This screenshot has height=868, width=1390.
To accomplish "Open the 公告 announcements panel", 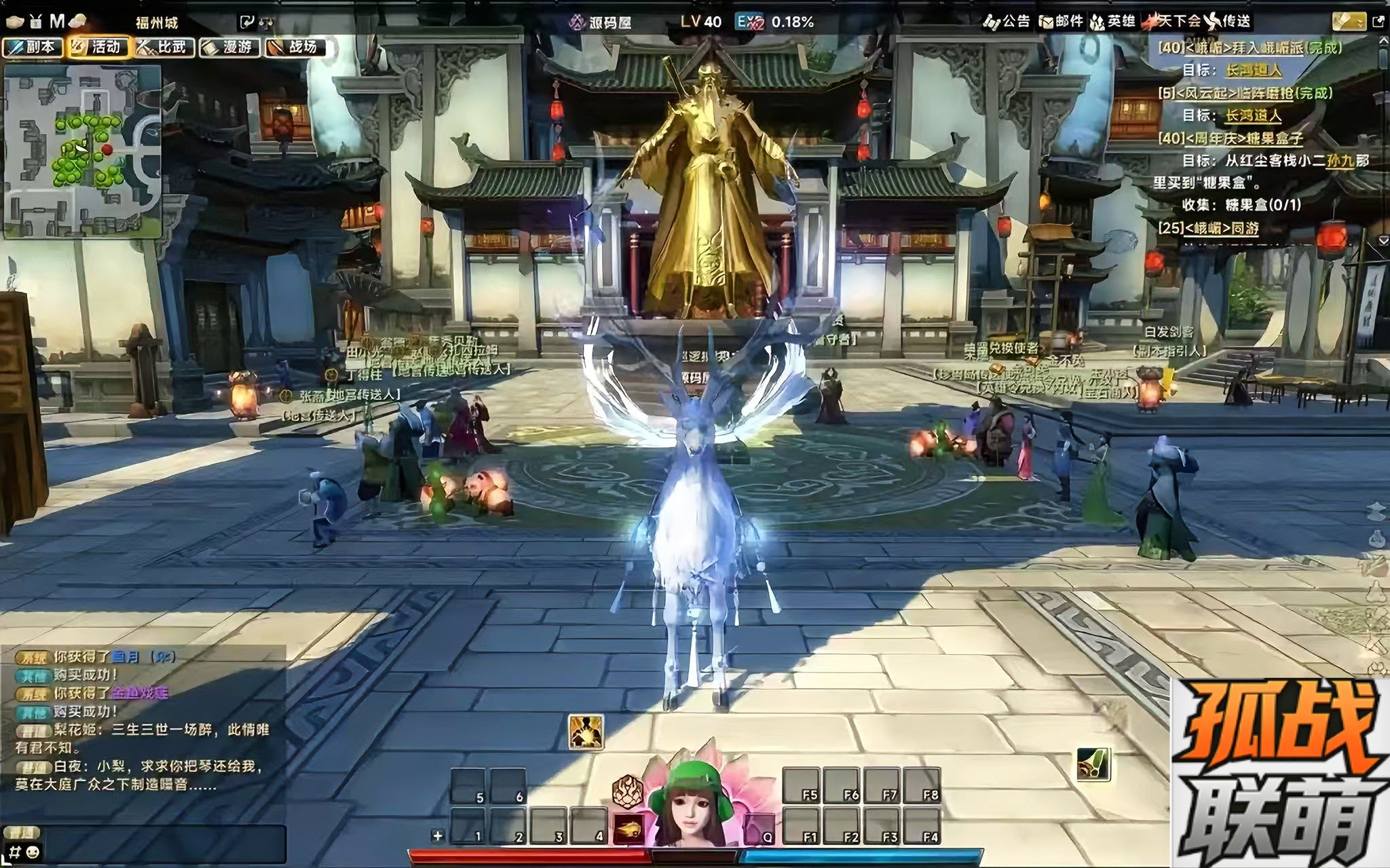I will (1007, 22).
